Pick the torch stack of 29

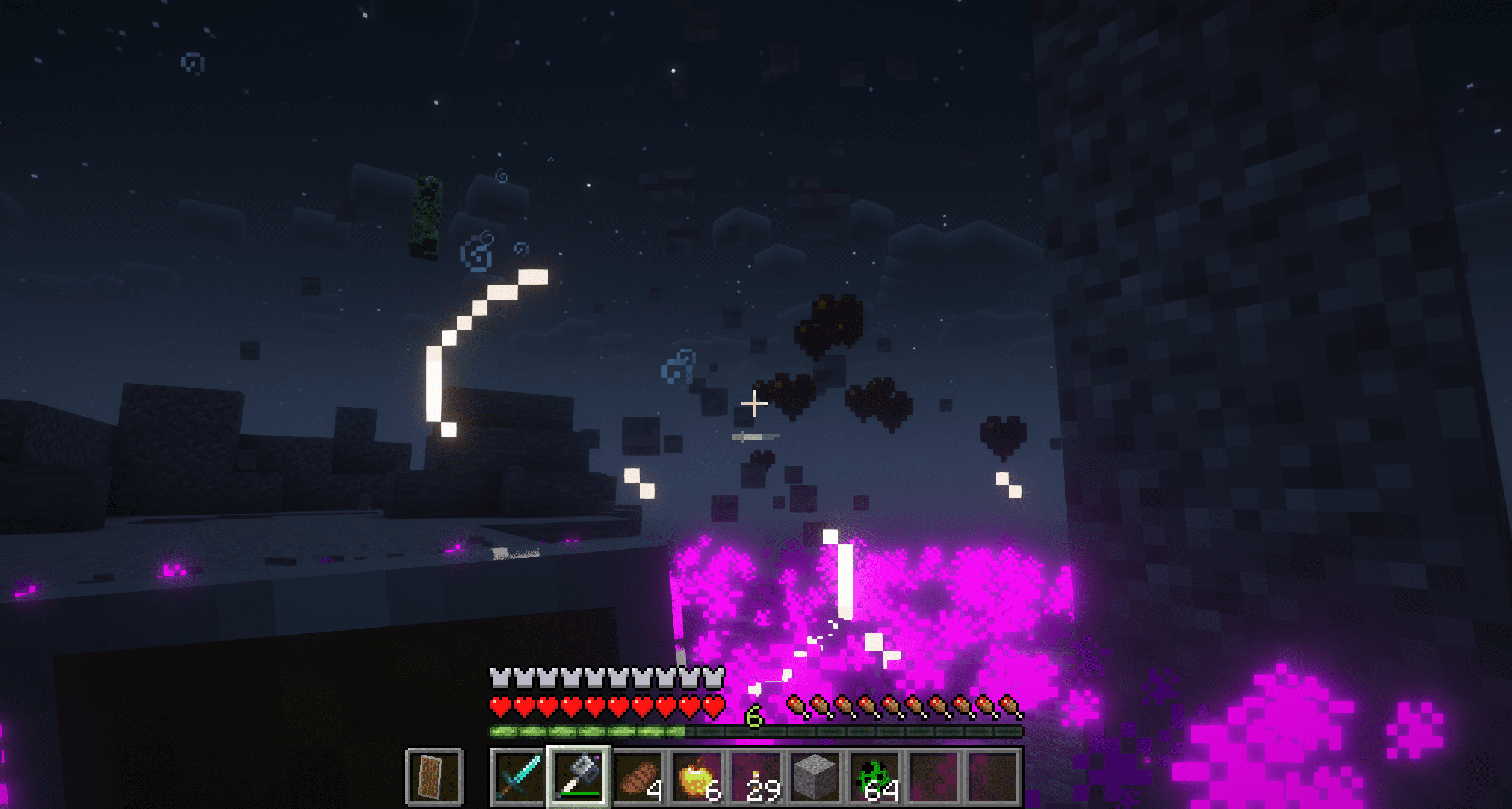[x=757, y=776]
